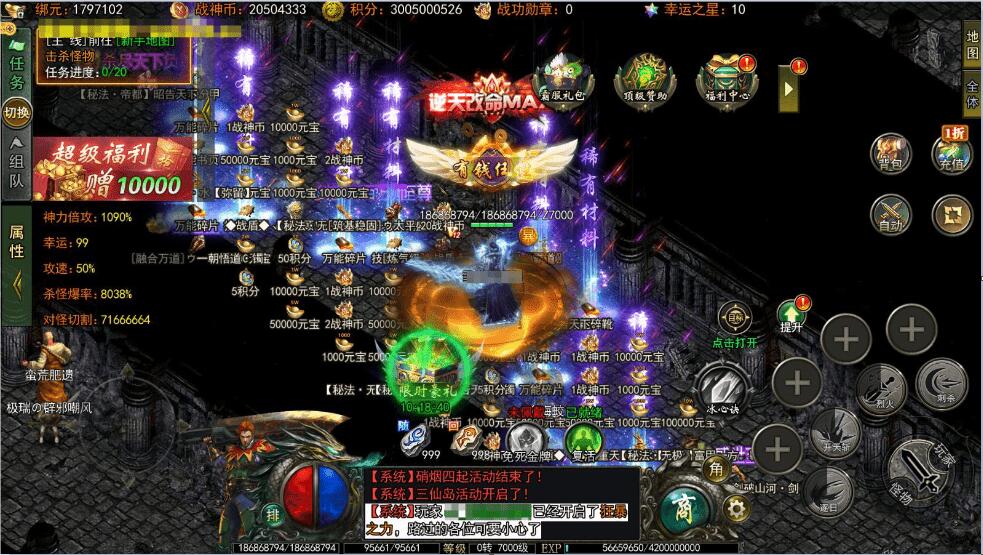This screenshot has height=555, width=983.
Task: Open the gear settings icon
Action: coord(737,509)
